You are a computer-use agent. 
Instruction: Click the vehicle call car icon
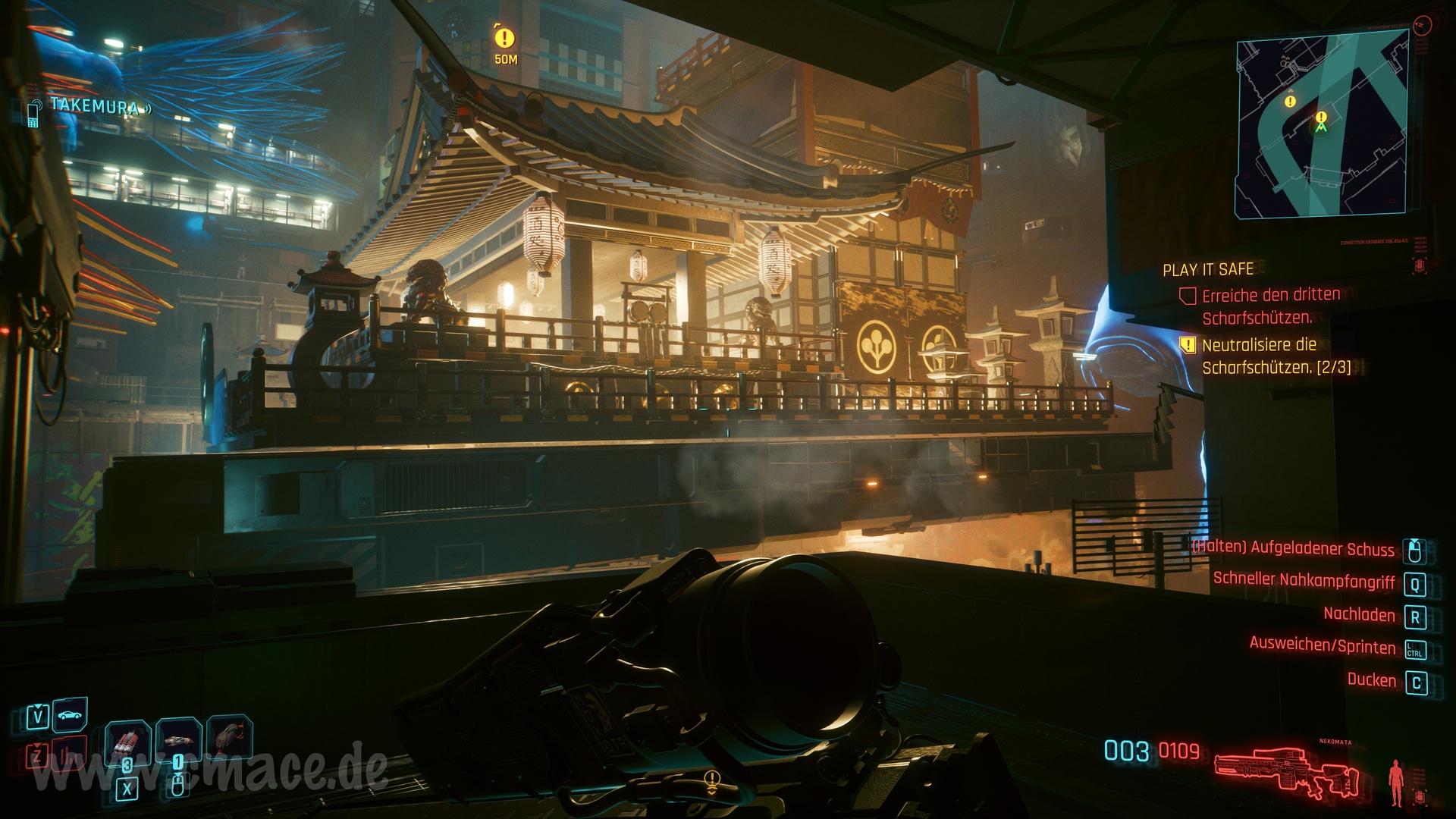pyautogui.click(x=71, y=715)
